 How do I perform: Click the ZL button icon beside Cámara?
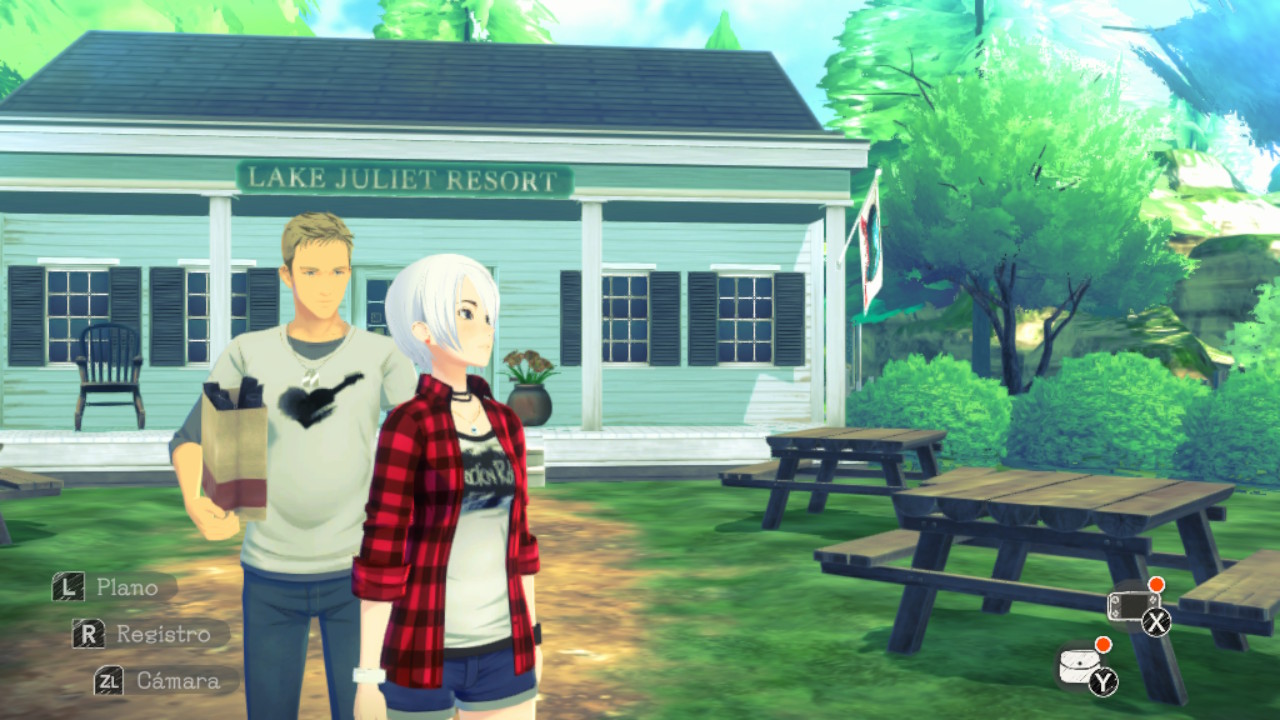pyautogui.click(x=109, y=681)
